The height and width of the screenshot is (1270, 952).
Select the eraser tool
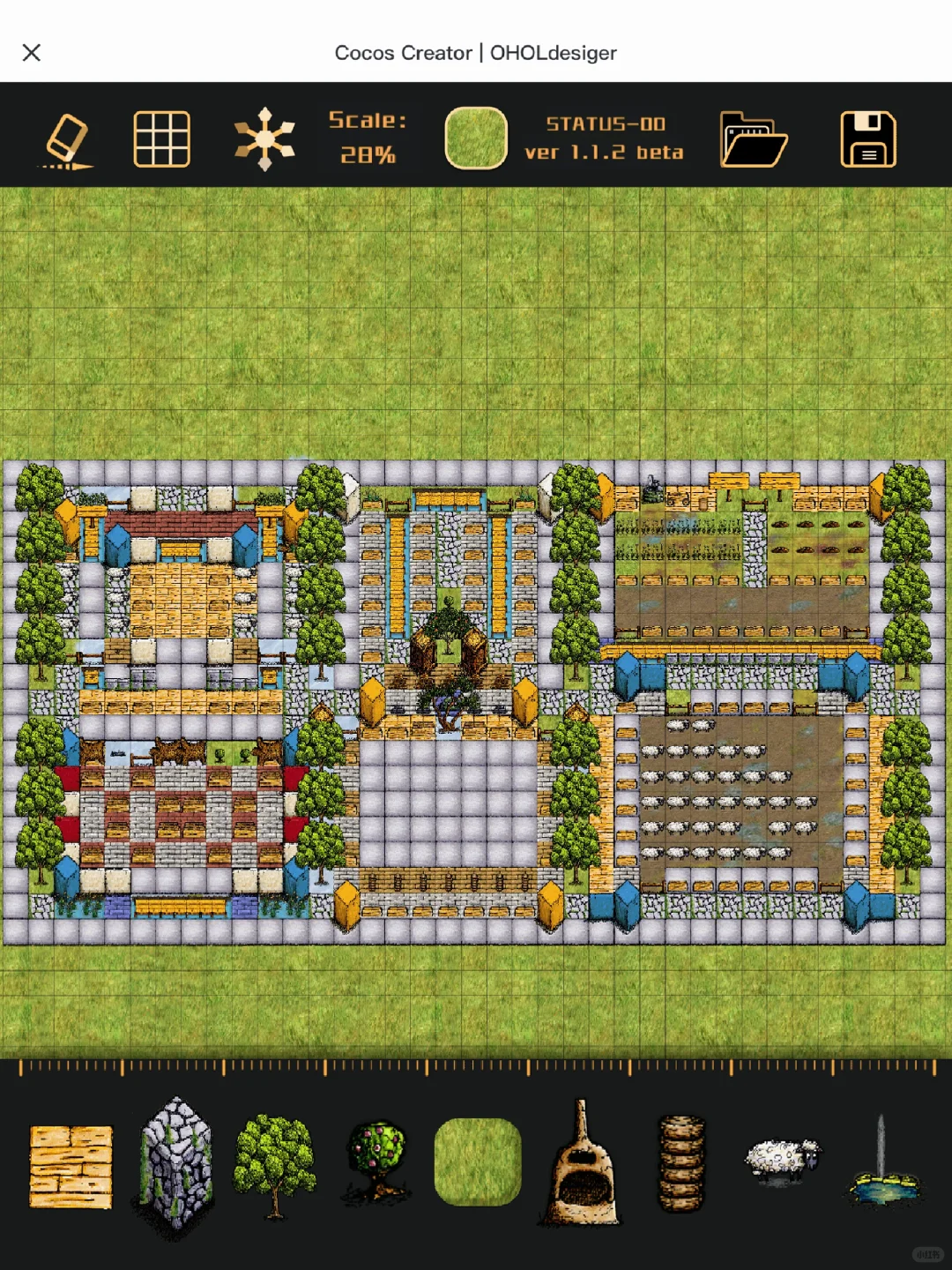67,140
